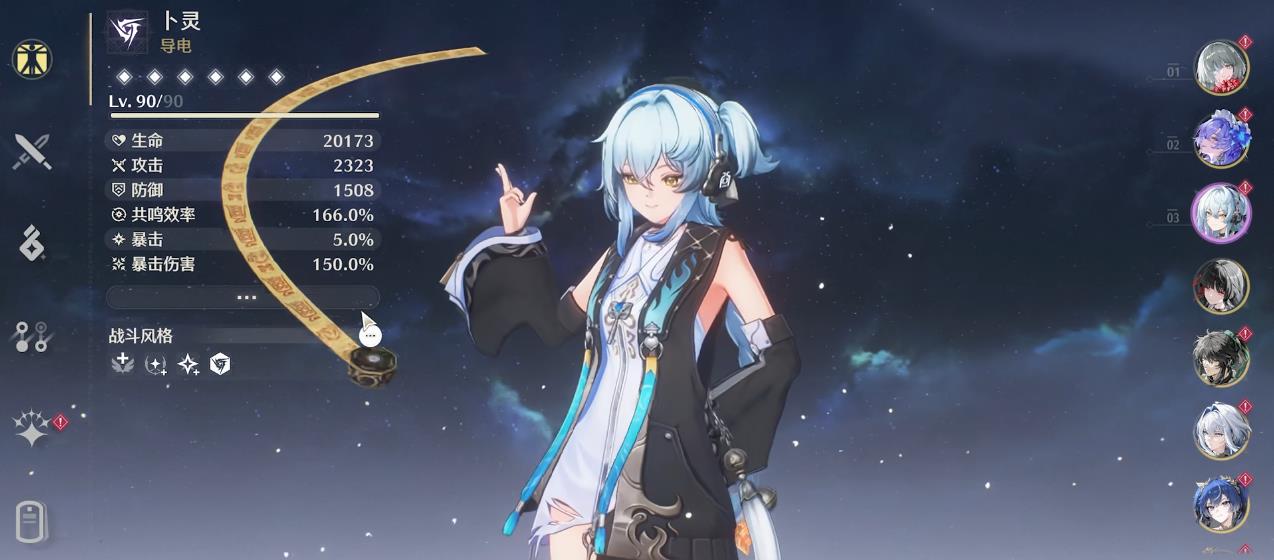Select the light-blue-haired character in slot 03

point(1221,213)
